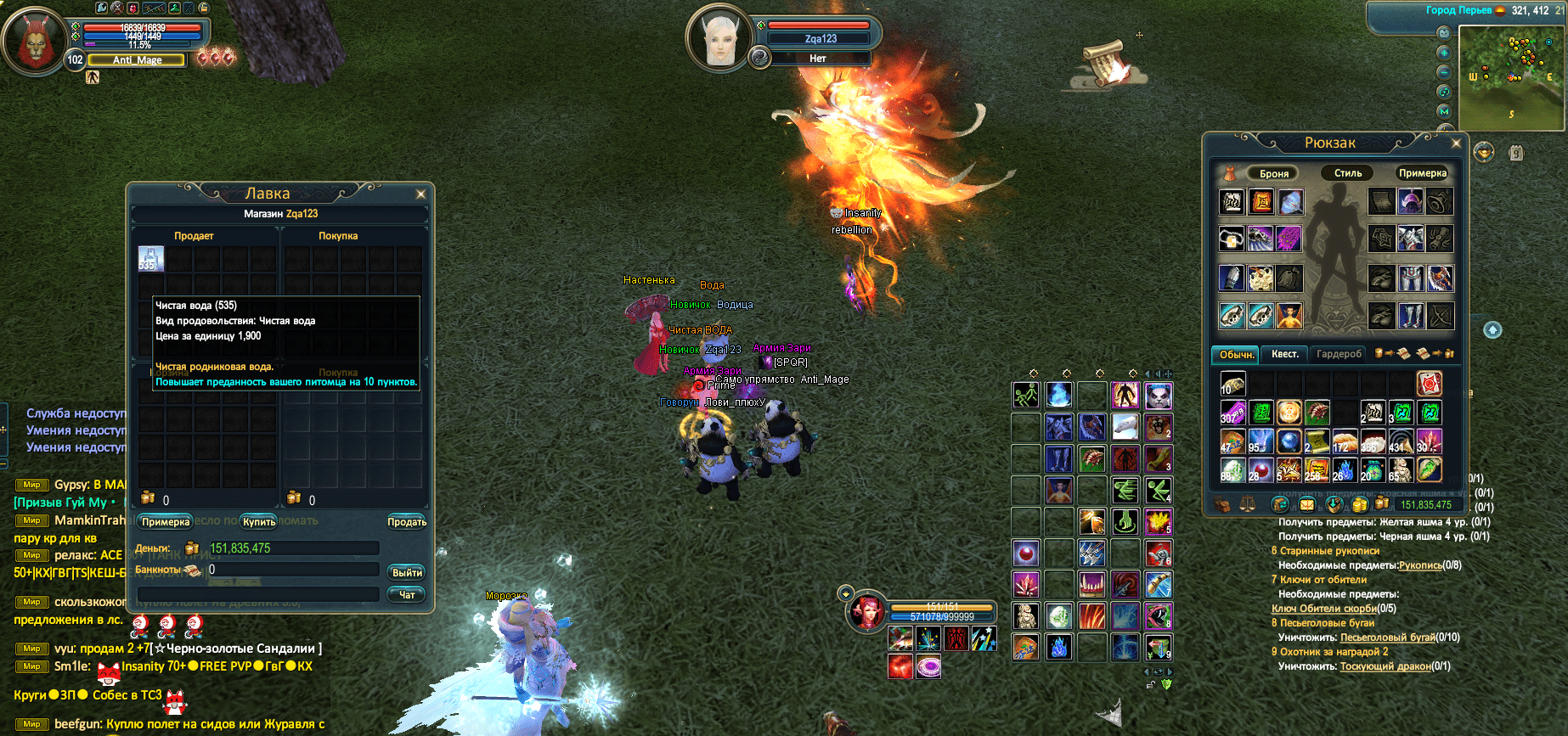Click the minimap
The image size is (1568, 736).
(x=1511, y=77)
